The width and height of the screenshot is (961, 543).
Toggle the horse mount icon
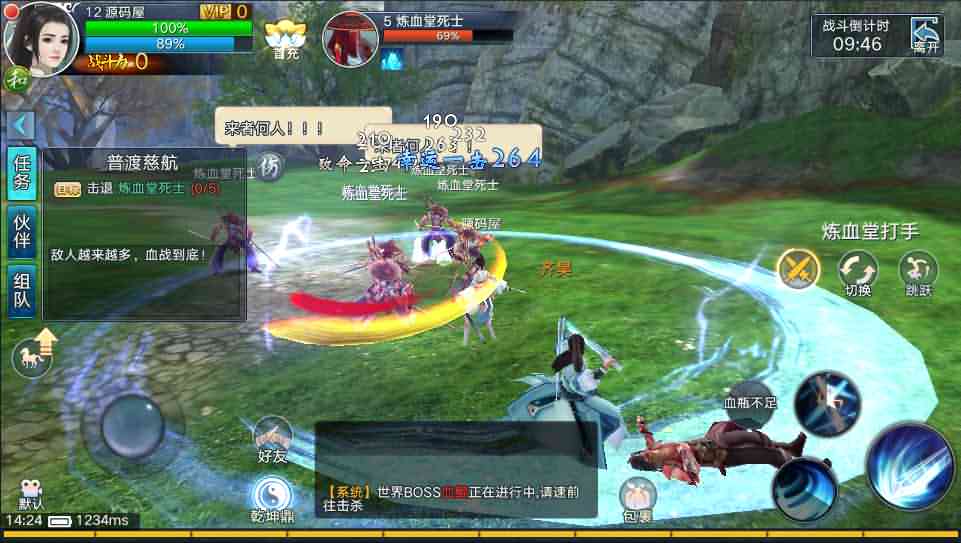tap(34, 353)
